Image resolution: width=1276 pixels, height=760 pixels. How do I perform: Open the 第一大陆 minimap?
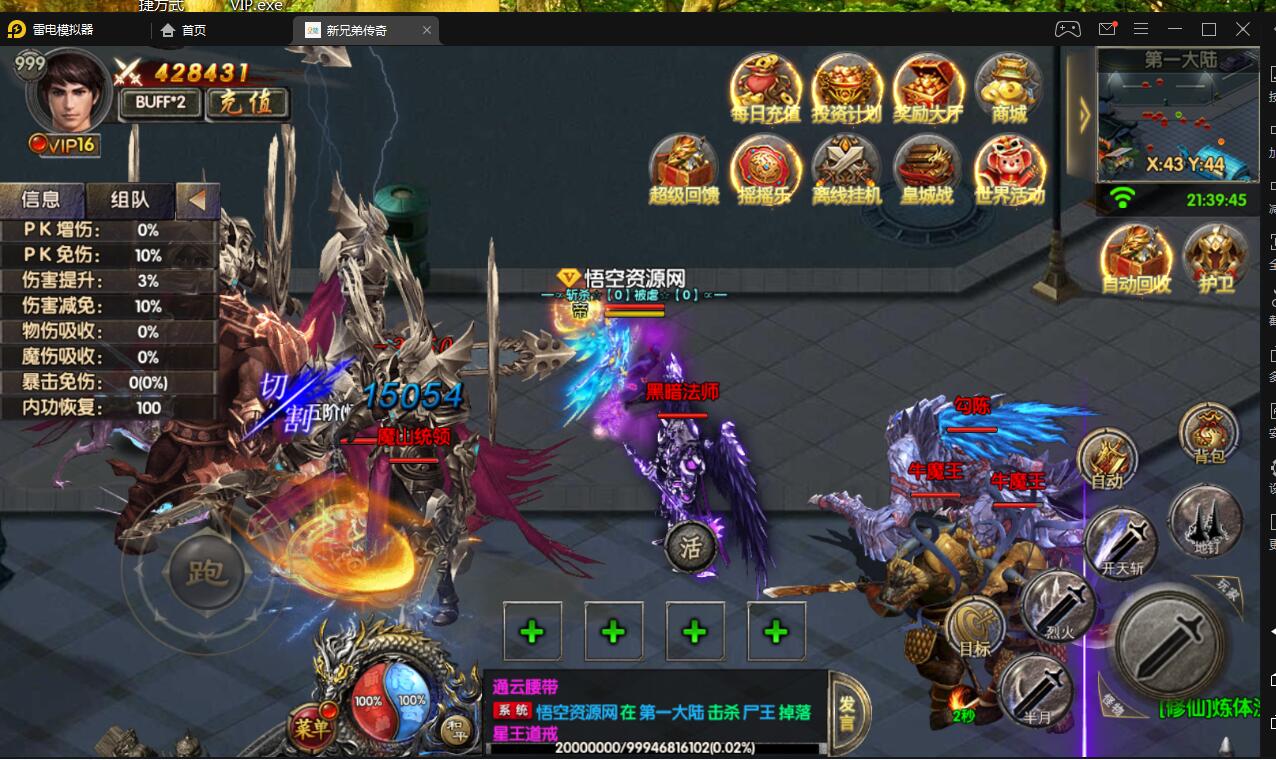[1176, 115]
